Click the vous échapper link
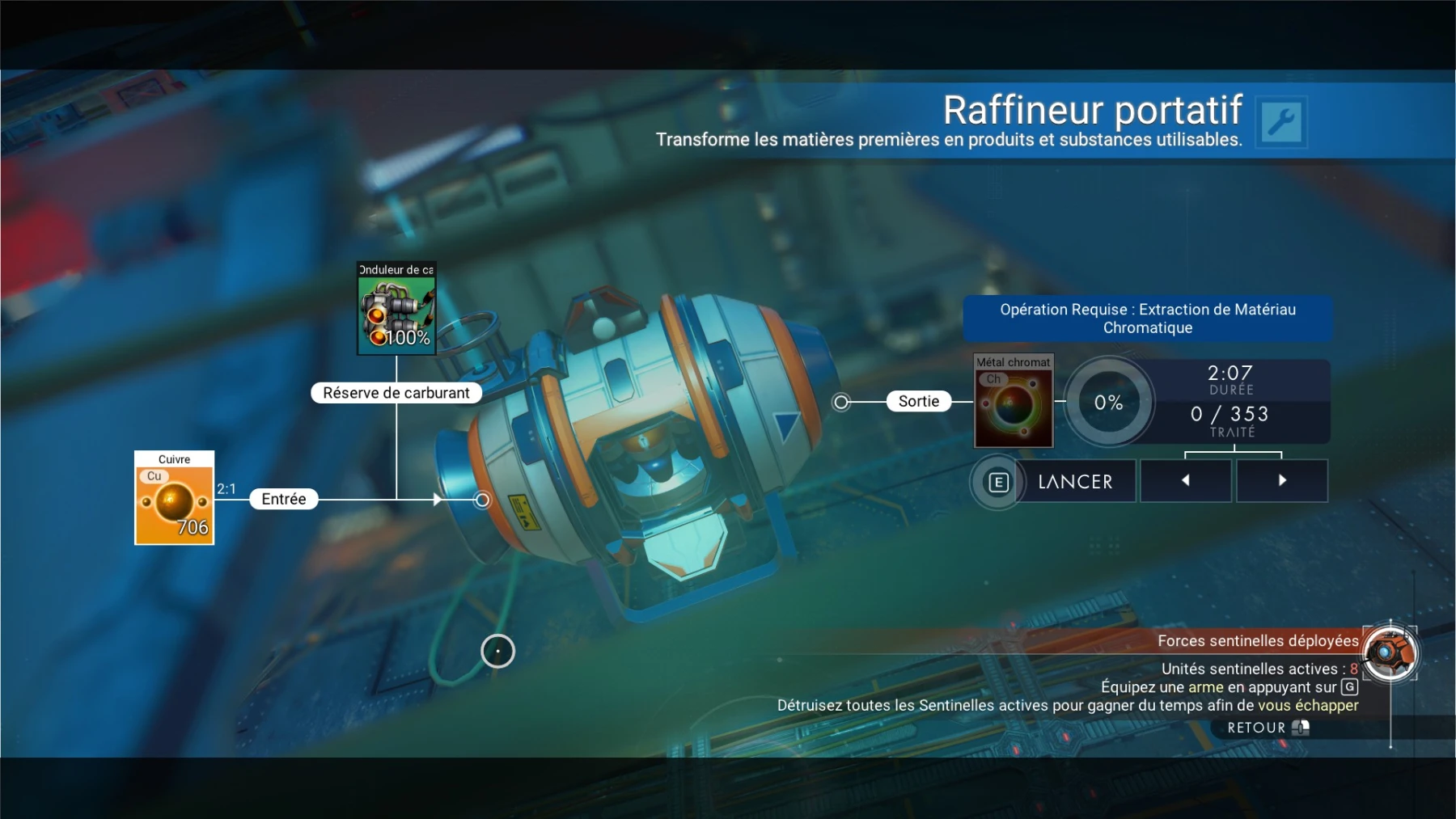 1309,705
